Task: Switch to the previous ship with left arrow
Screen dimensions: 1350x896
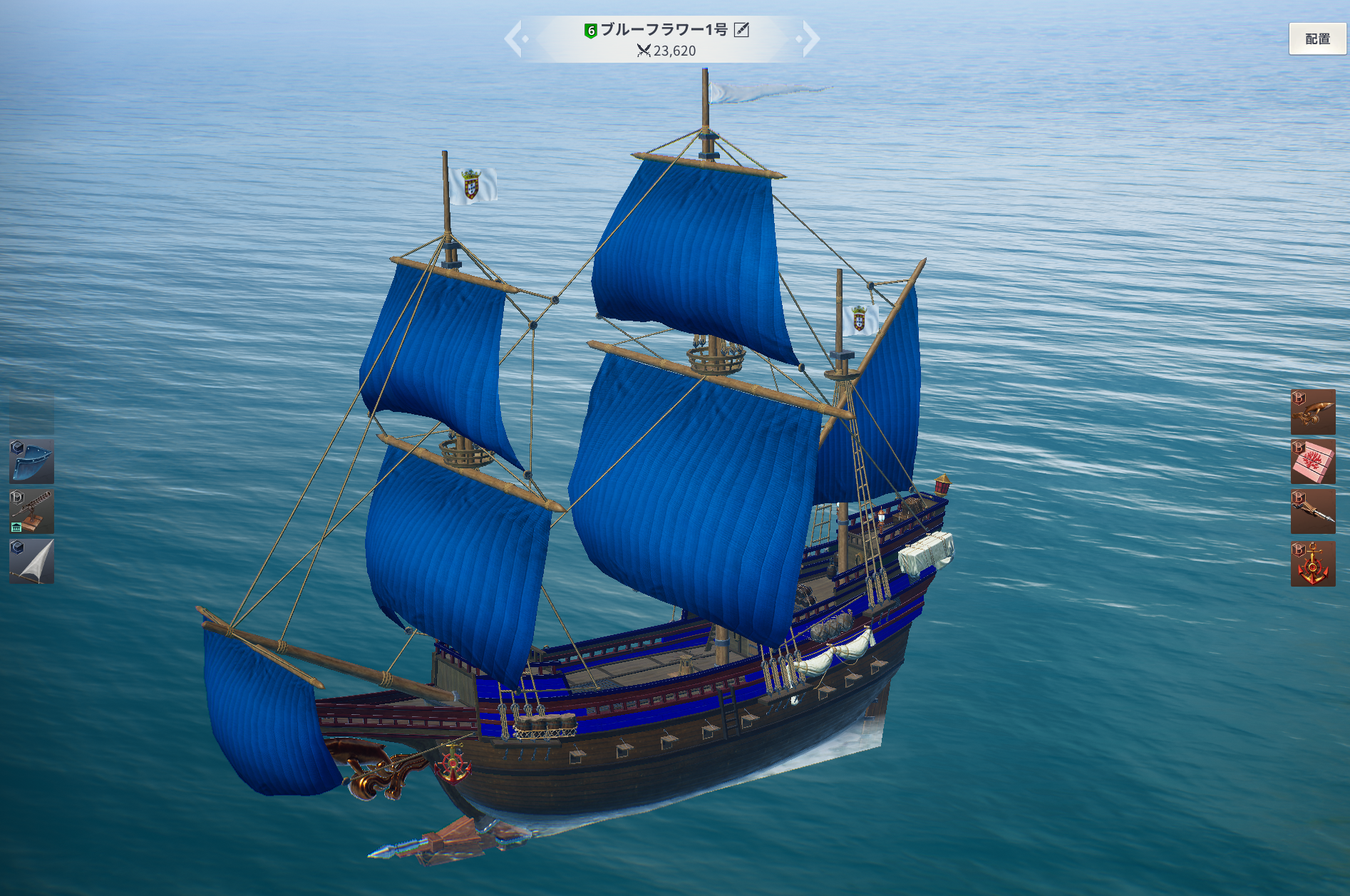Action: tap(515, 38)
